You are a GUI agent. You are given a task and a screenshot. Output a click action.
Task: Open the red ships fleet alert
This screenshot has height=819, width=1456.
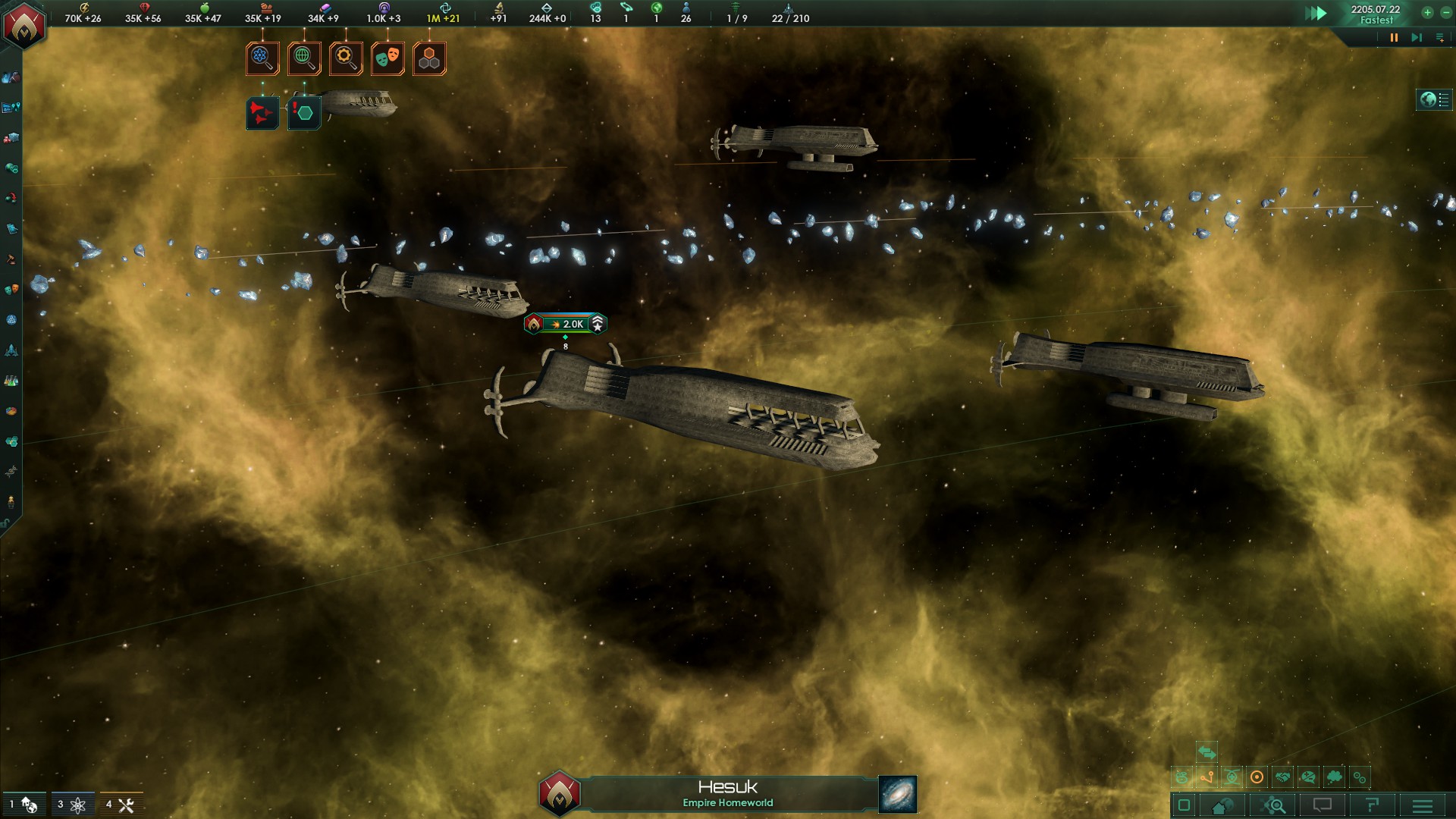point(262,114)
